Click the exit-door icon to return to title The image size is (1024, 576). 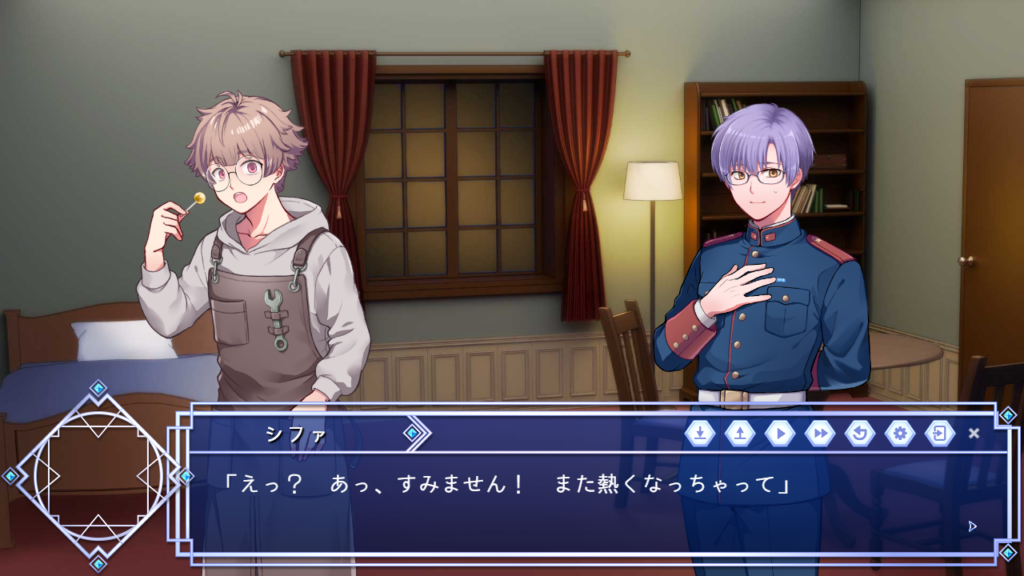pyautogui.click(x=939, y=433)
